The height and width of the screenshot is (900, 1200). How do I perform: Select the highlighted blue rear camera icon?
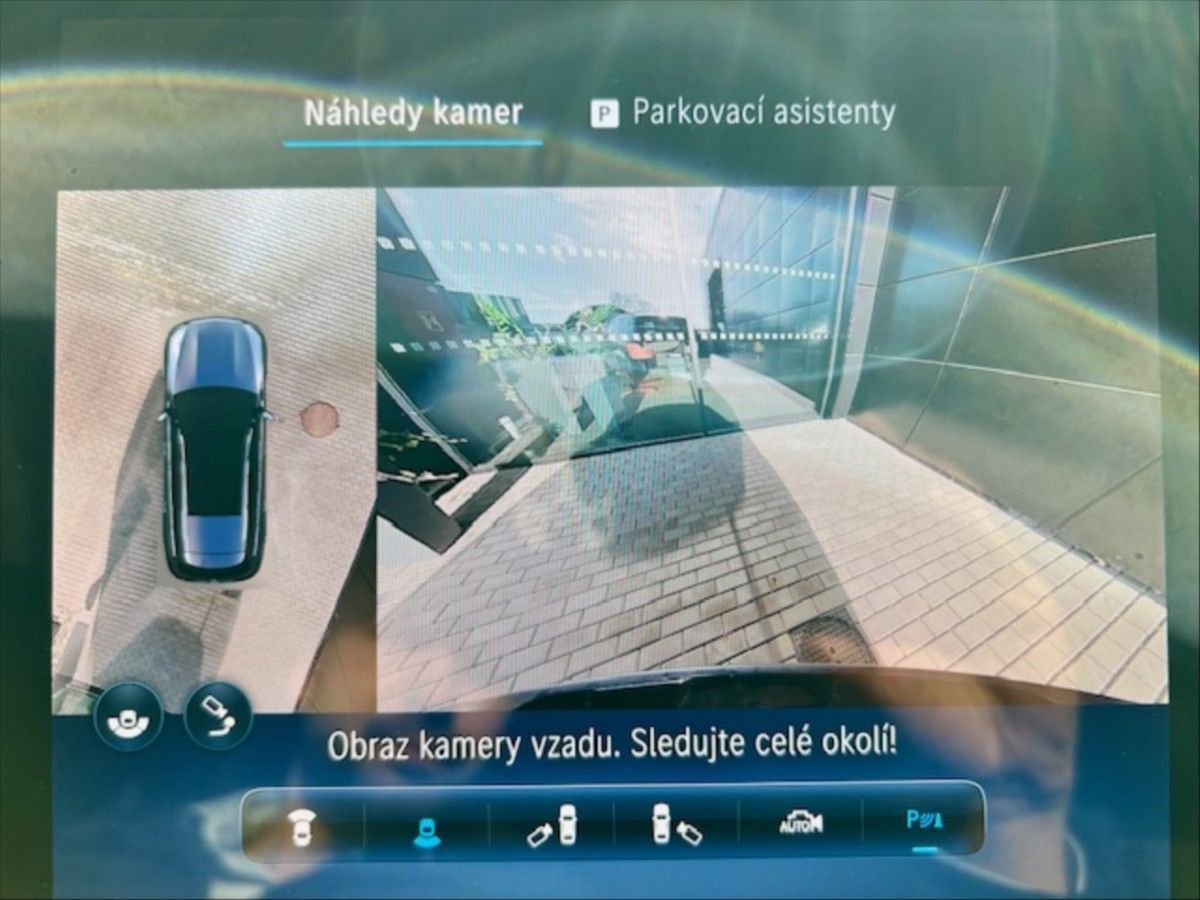click(x=427, y=825)
